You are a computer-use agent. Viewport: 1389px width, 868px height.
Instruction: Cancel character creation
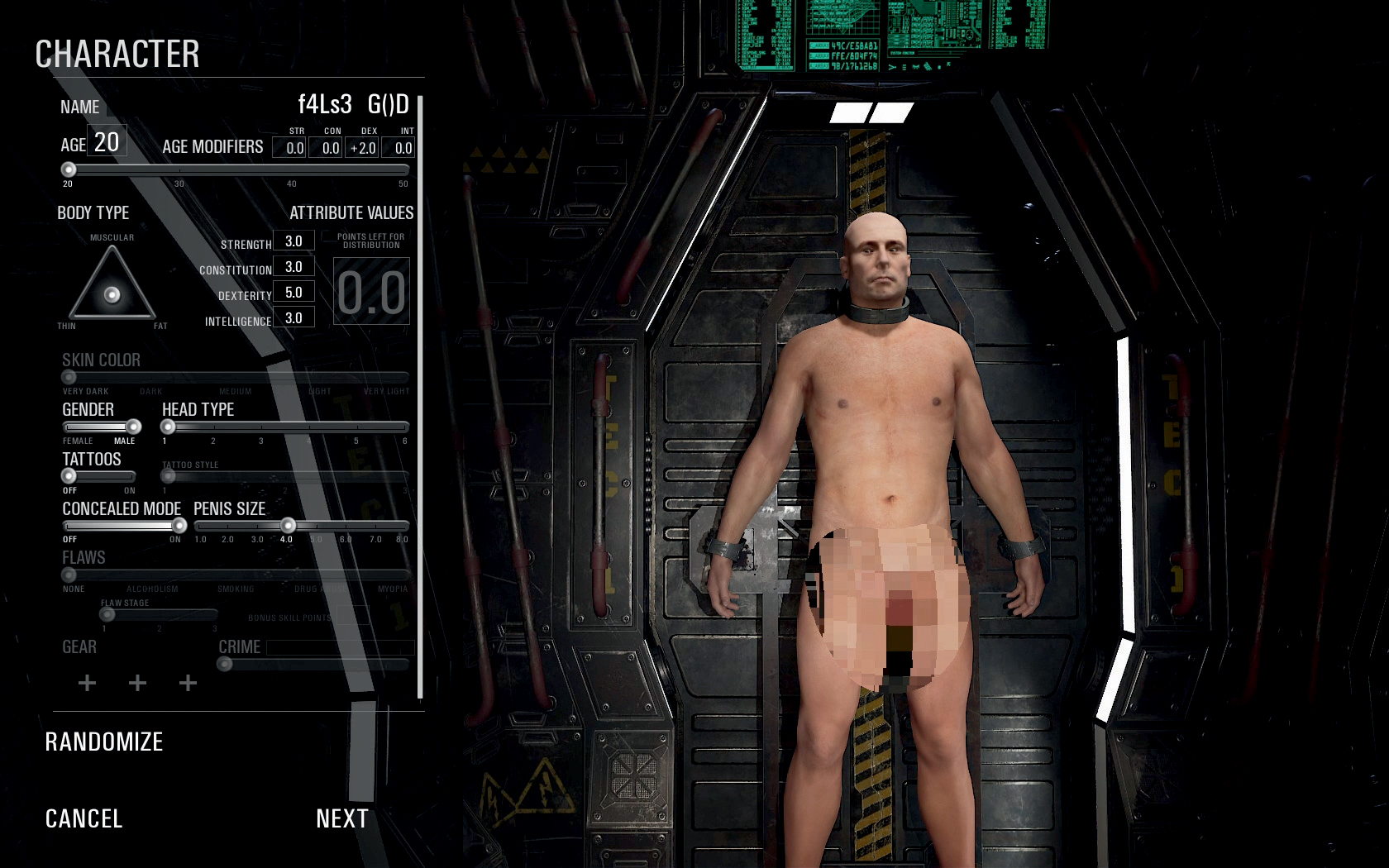pos(84,818)
